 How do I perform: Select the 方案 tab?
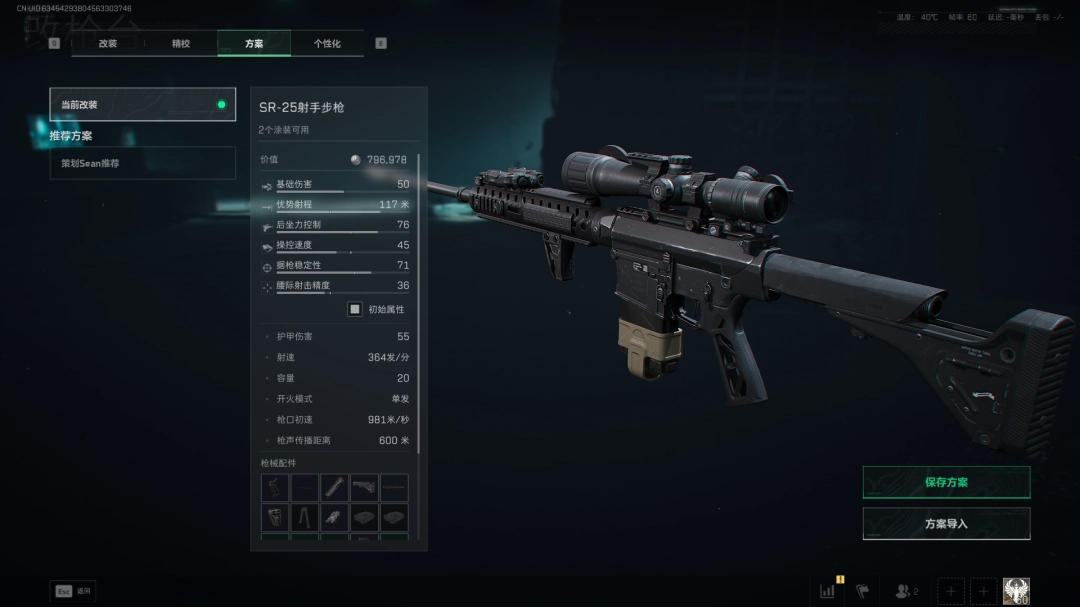(254, 44)
